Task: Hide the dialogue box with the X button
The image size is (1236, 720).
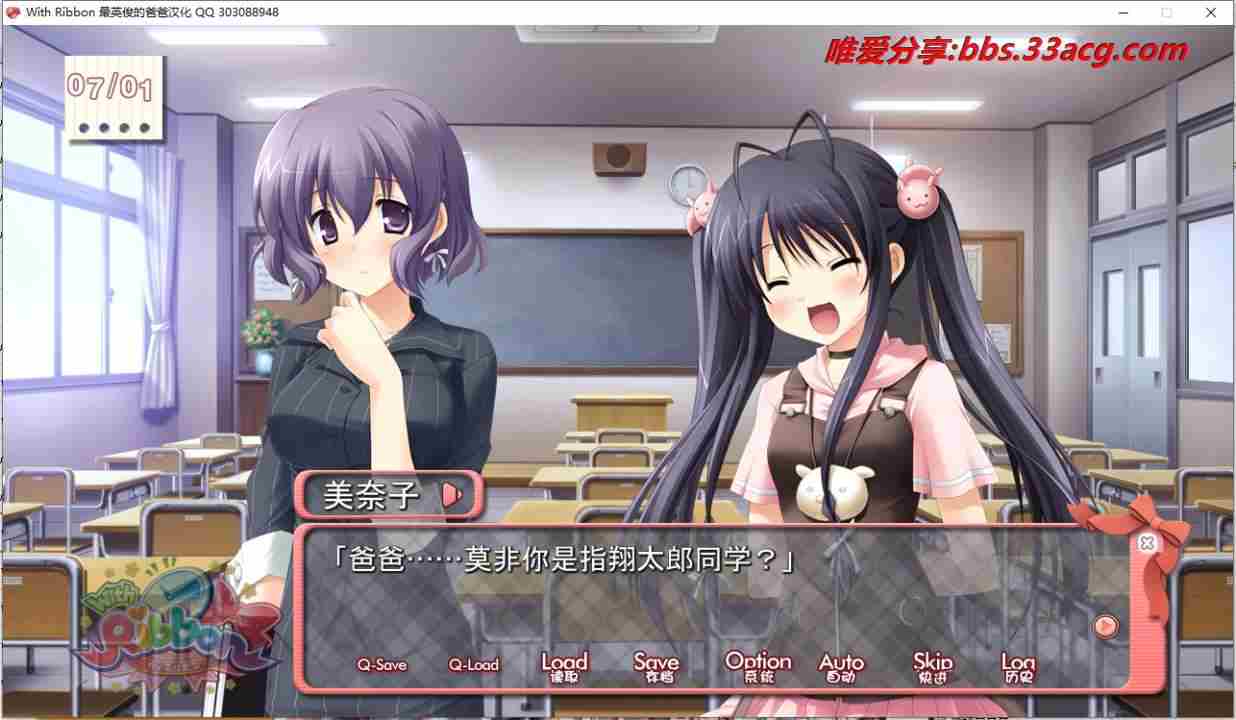Action: 1147,543
